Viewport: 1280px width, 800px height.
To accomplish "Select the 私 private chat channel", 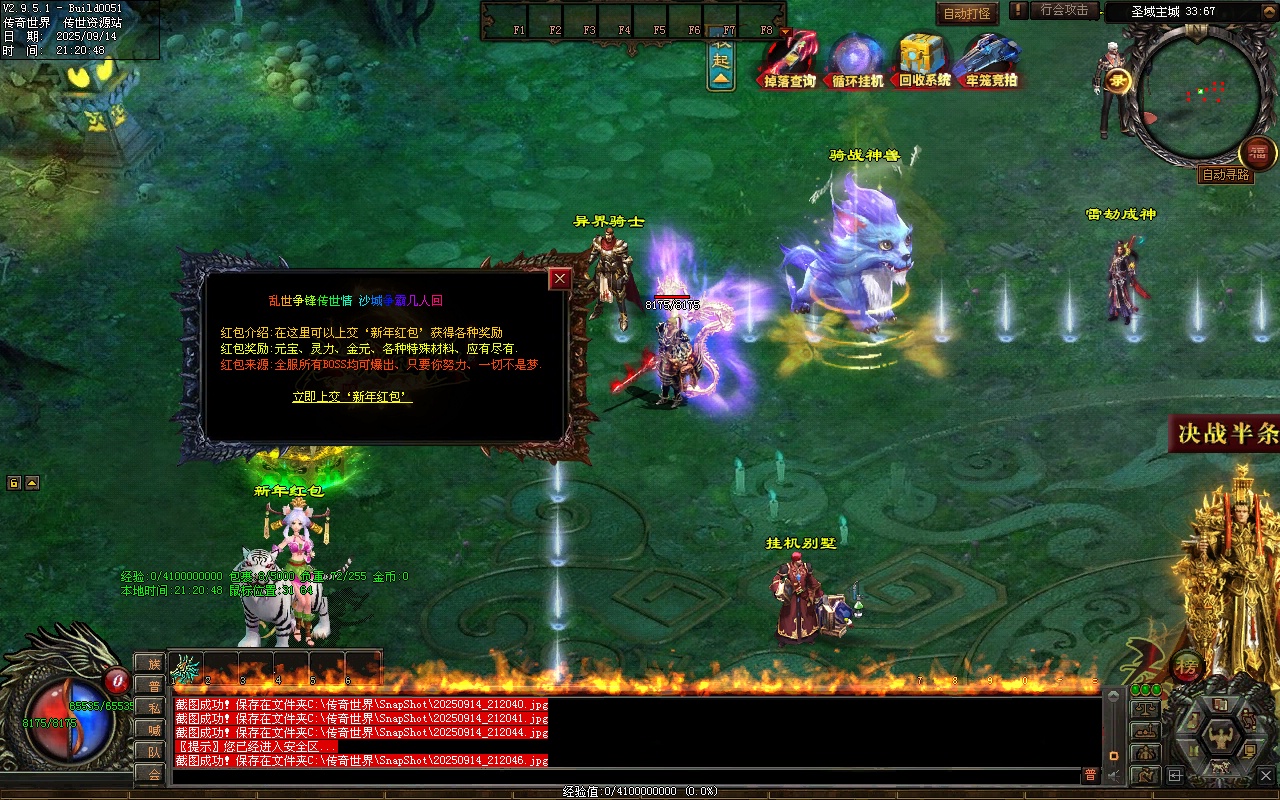I will point(152,707).
